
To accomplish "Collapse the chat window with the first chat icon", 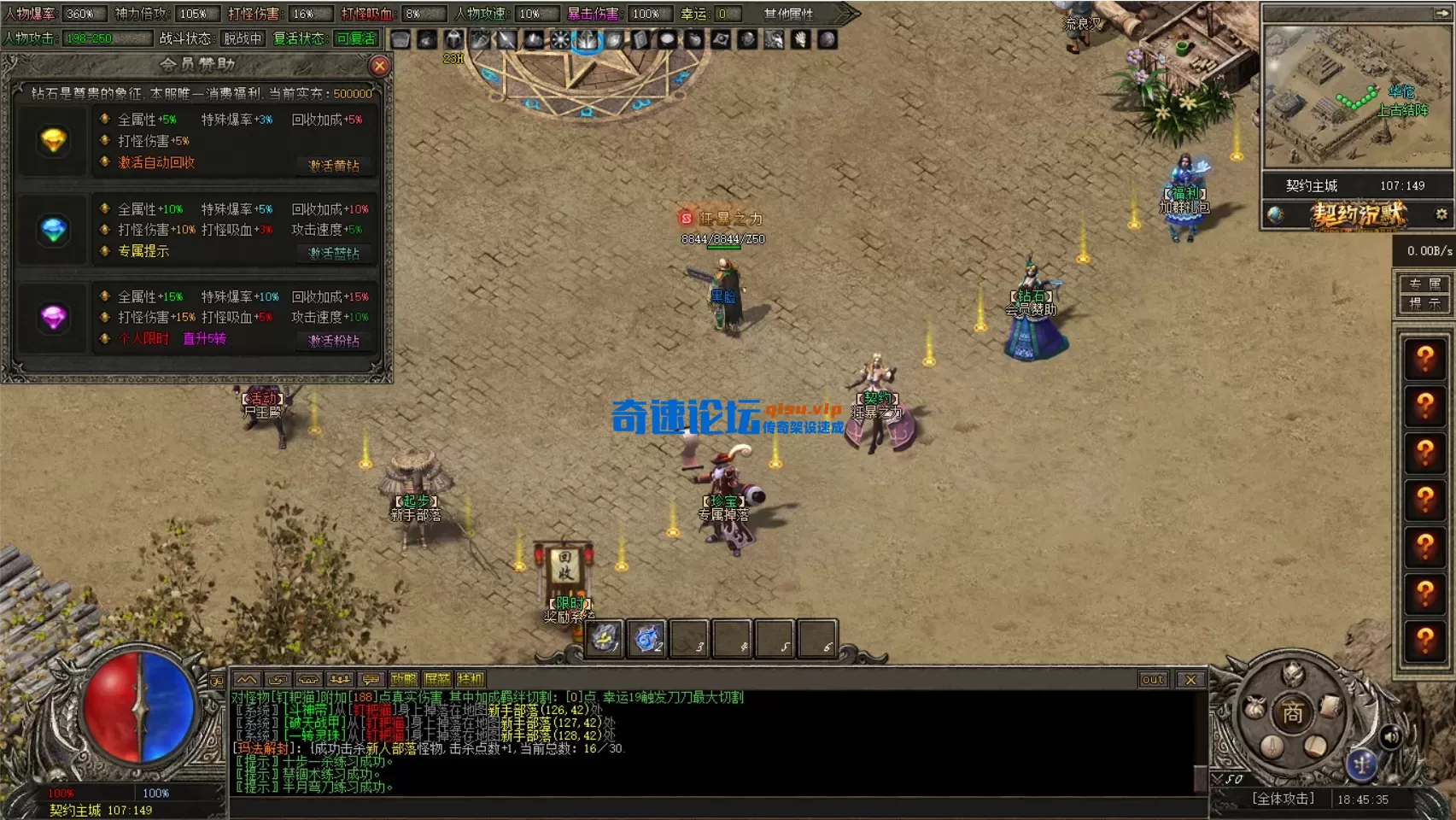I will pyautogui.click(x=248, y=679).
